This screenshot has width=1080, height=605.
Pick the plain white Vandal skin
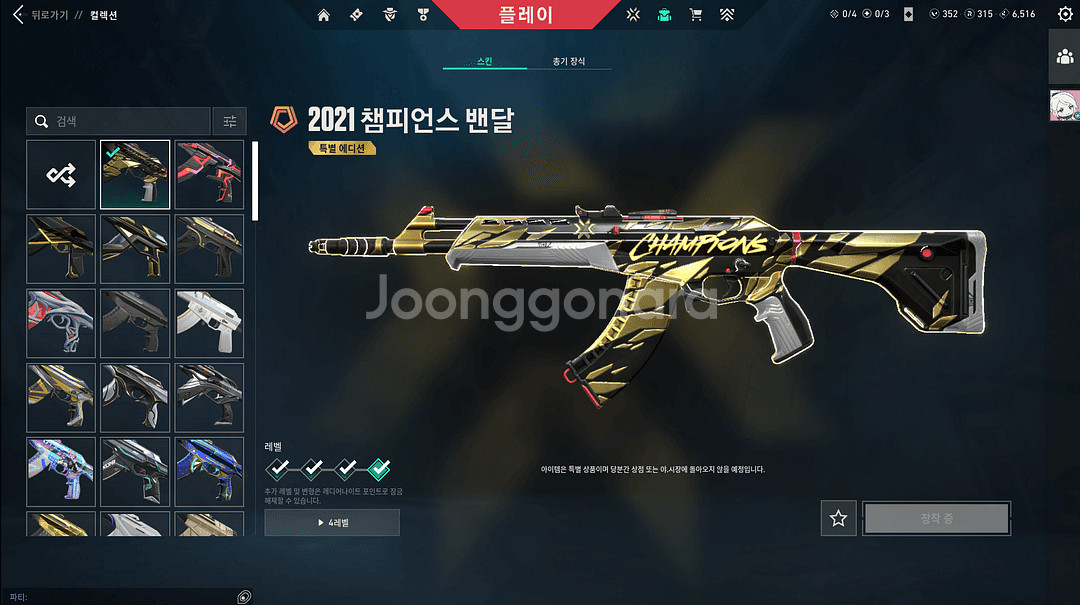coord(209,323)
